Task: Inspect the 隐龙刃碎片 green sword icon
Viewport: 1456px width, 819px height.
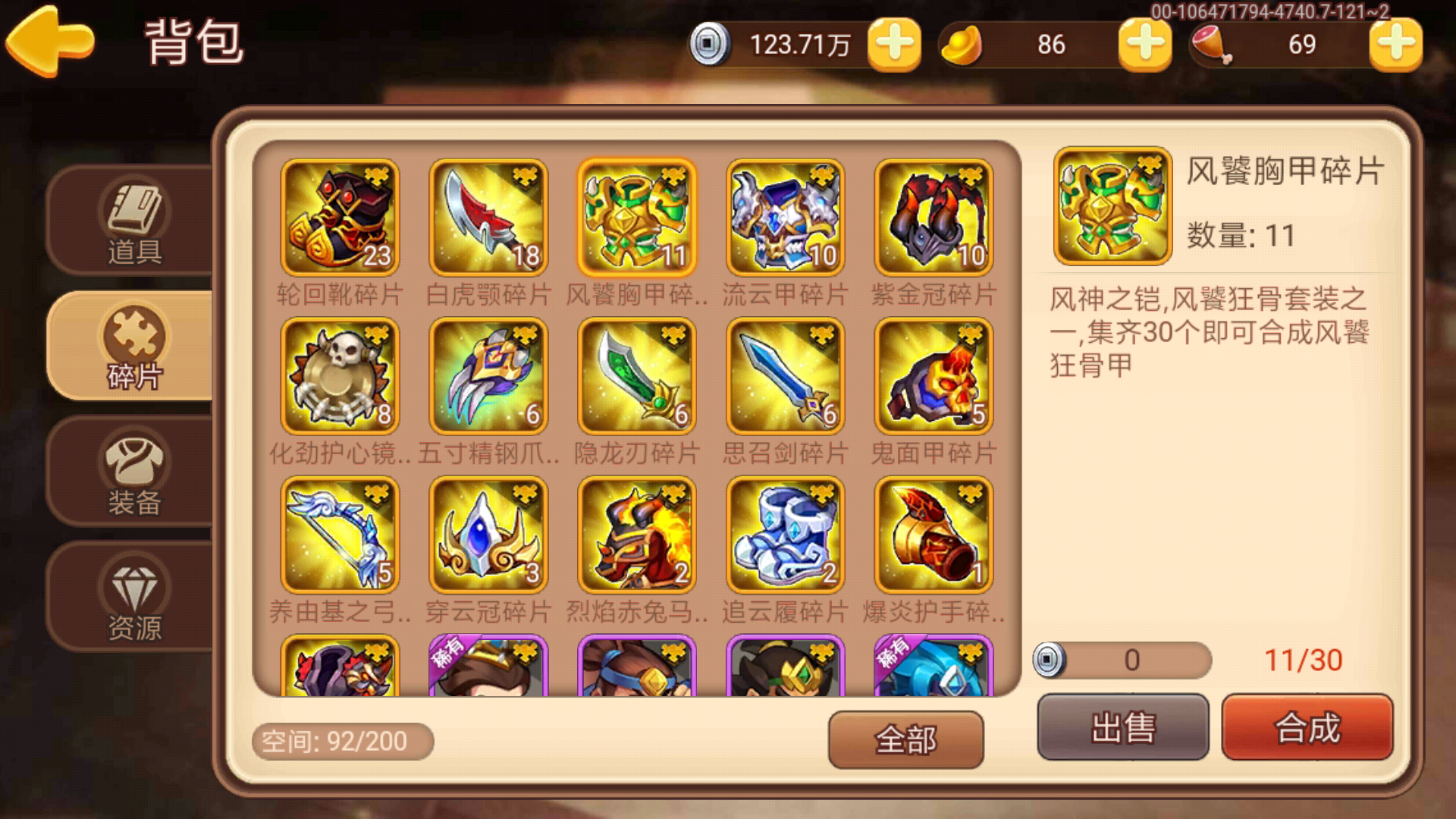Action: [635, 375]
